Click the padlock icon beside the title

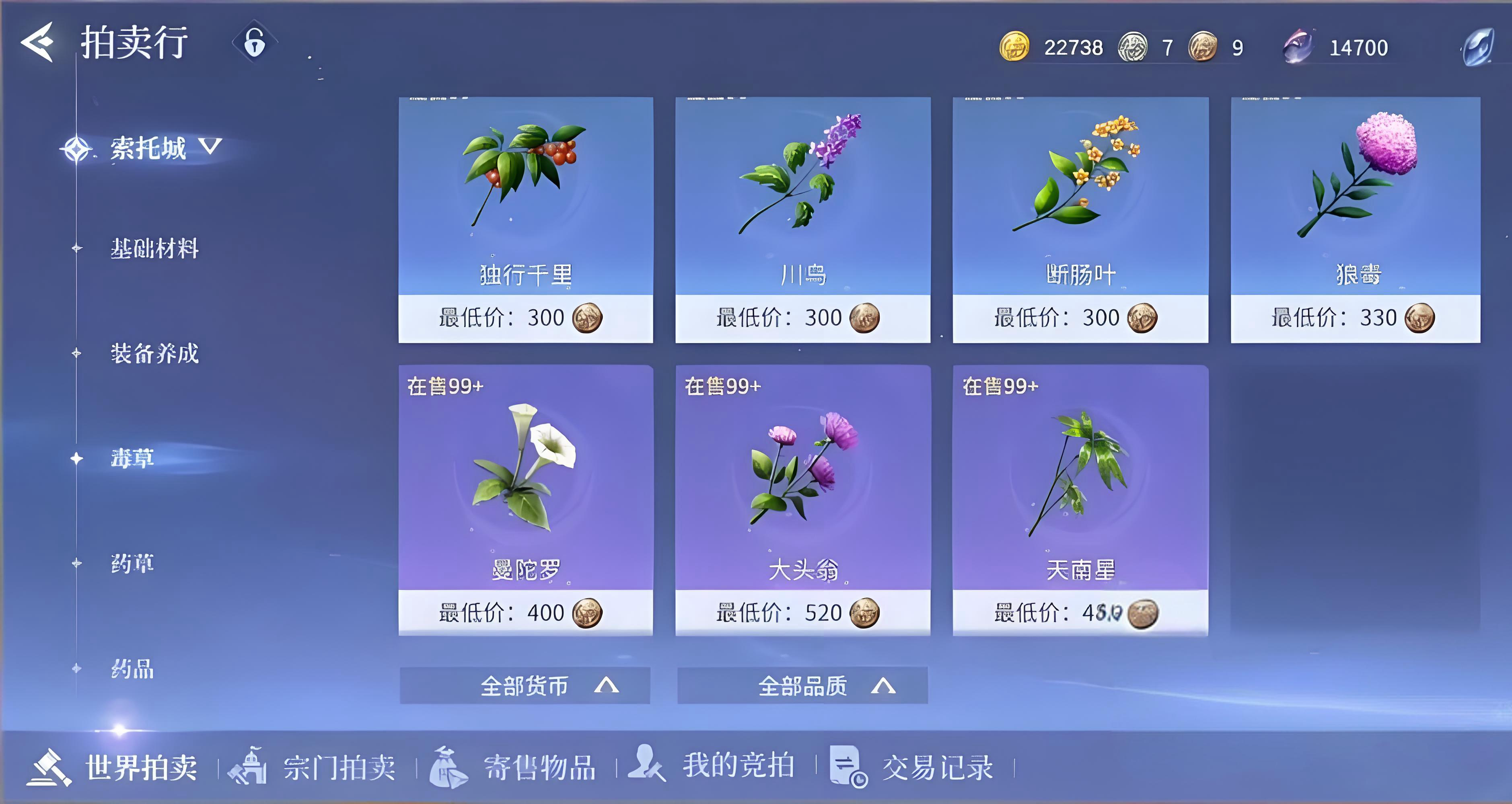click(x=254, y=43)
